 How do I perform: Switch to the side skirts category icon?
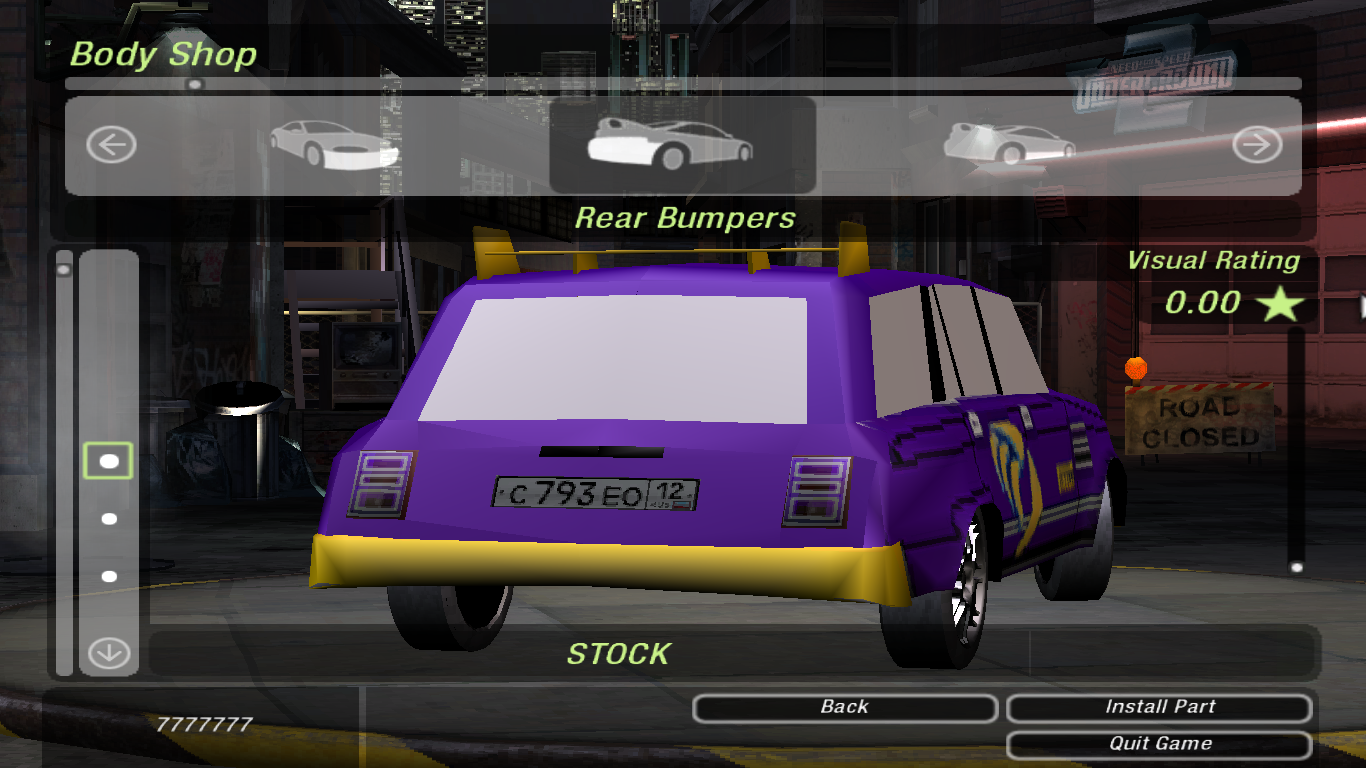[1008, 145]
